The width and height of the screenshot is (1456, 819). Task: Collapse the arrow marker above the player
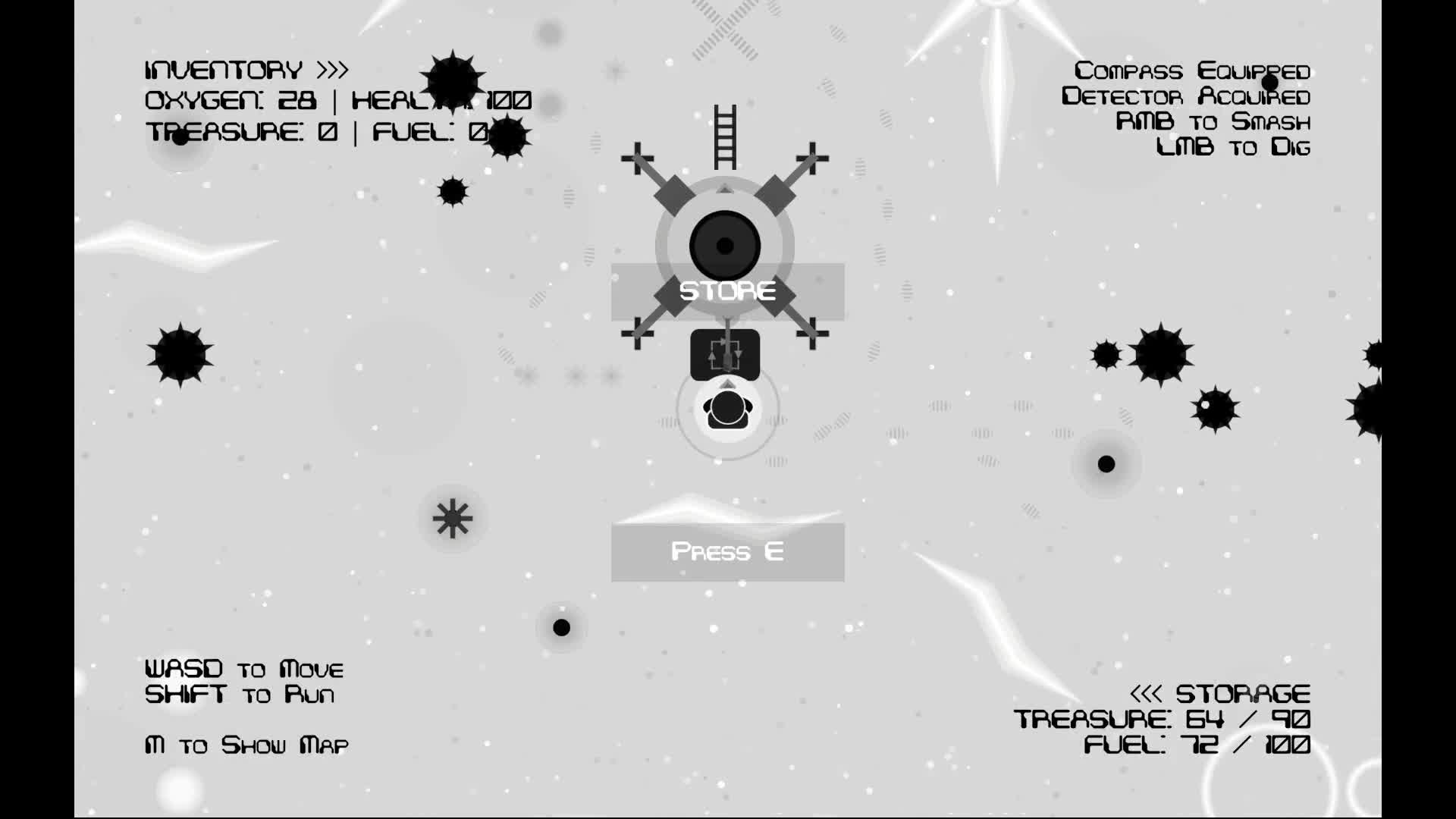pyautogui.click(x=726, y=384)
